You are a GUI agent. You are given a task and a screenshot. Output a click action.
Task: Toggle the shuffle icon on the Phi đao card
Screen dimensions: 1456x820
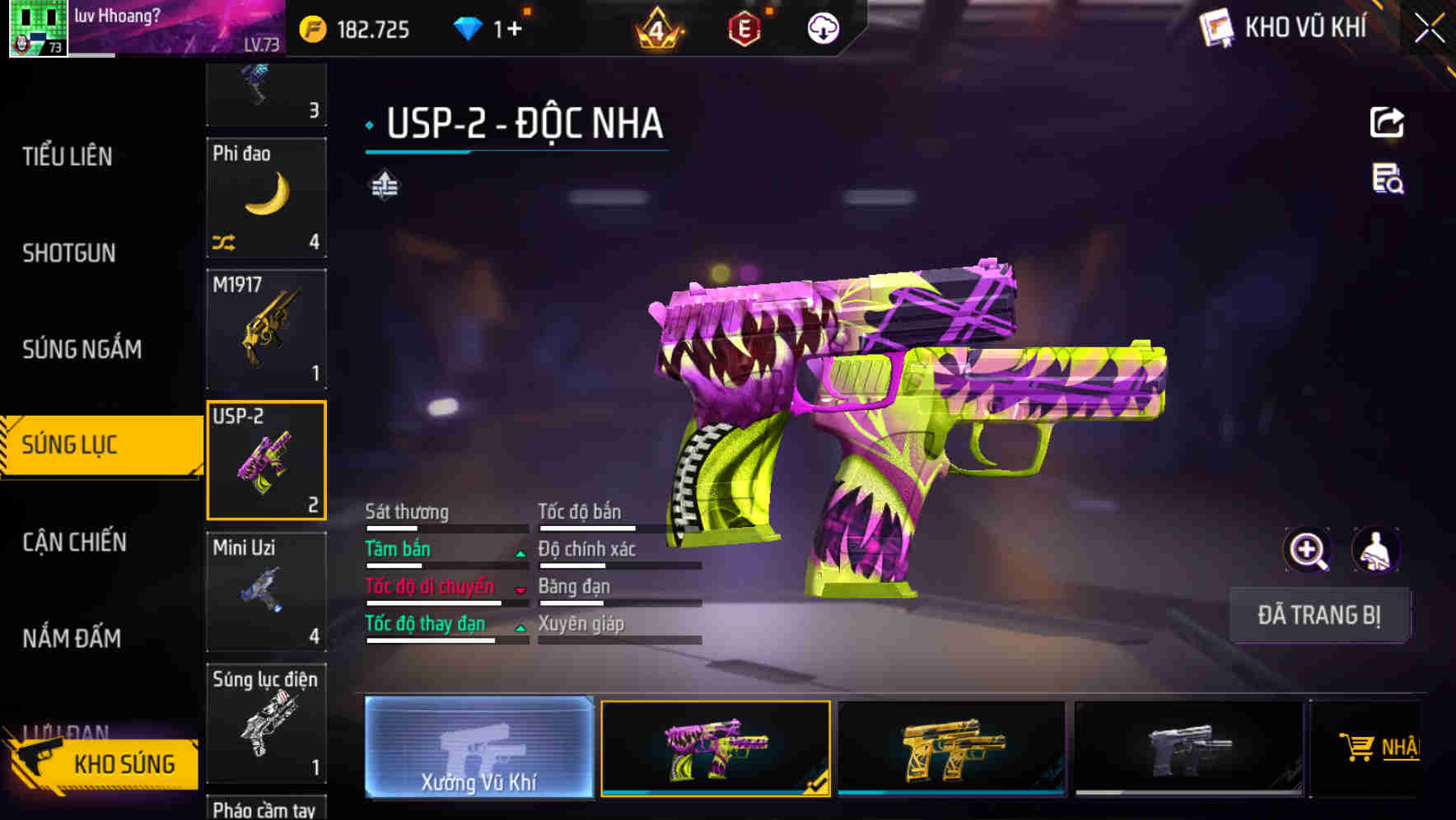click(225, 240)
